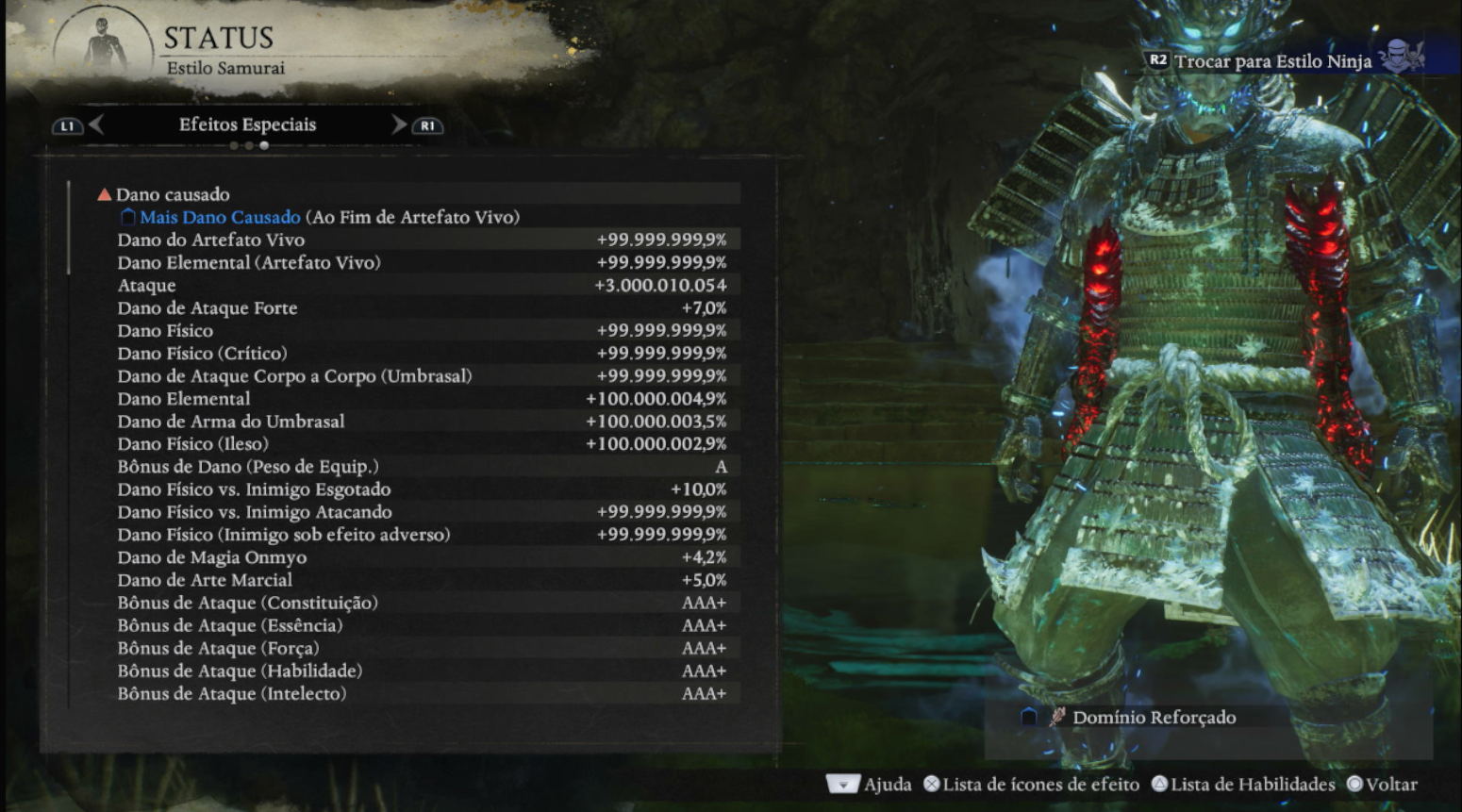Open Lista de Habilidades
Image resolution: width=1462 pixels, height=812 pixels.
click(x=1243, y=785)
